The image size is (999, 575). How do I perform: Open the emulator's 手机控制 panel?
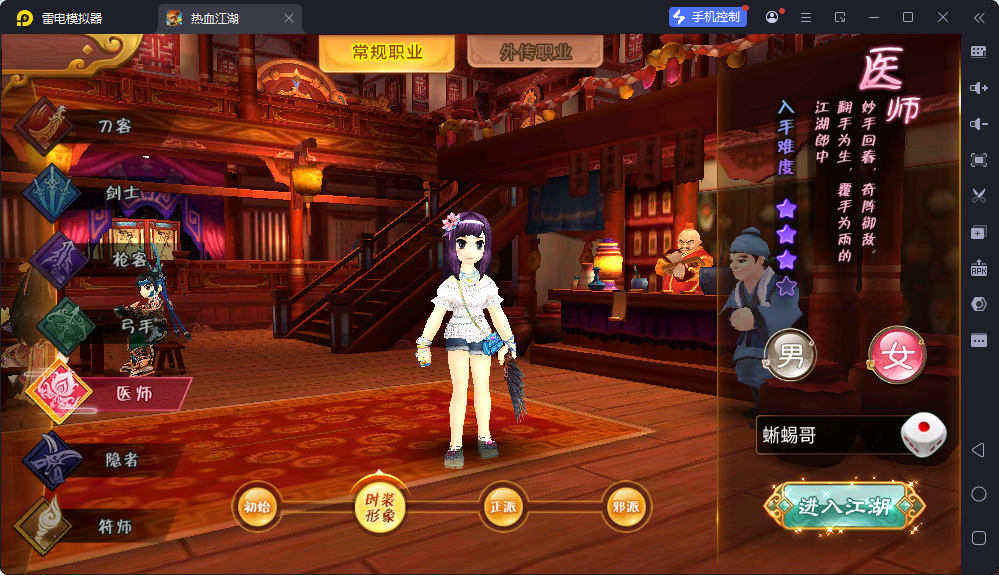point(708,17)
